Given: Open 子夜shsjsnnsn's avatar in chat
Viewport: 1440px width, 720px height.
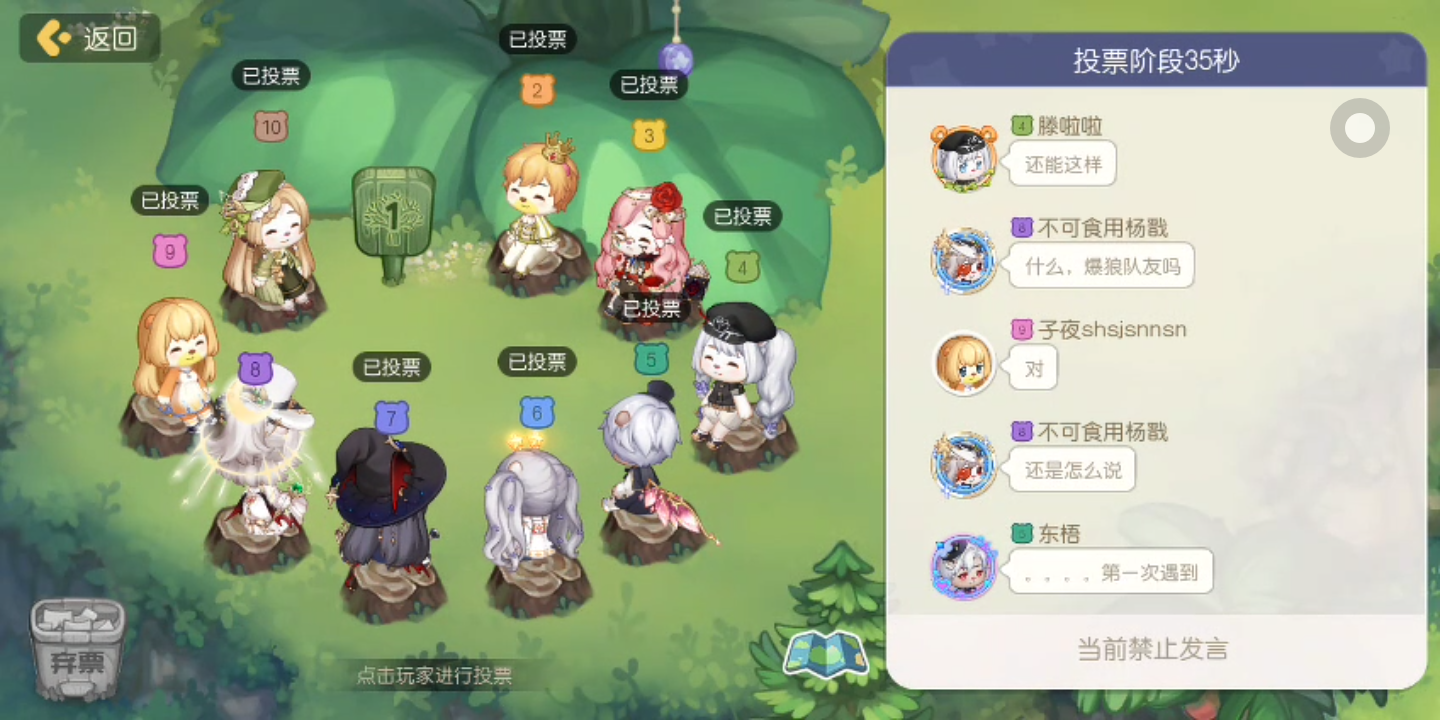Looking at the screenshot, I should coord(963,365).
